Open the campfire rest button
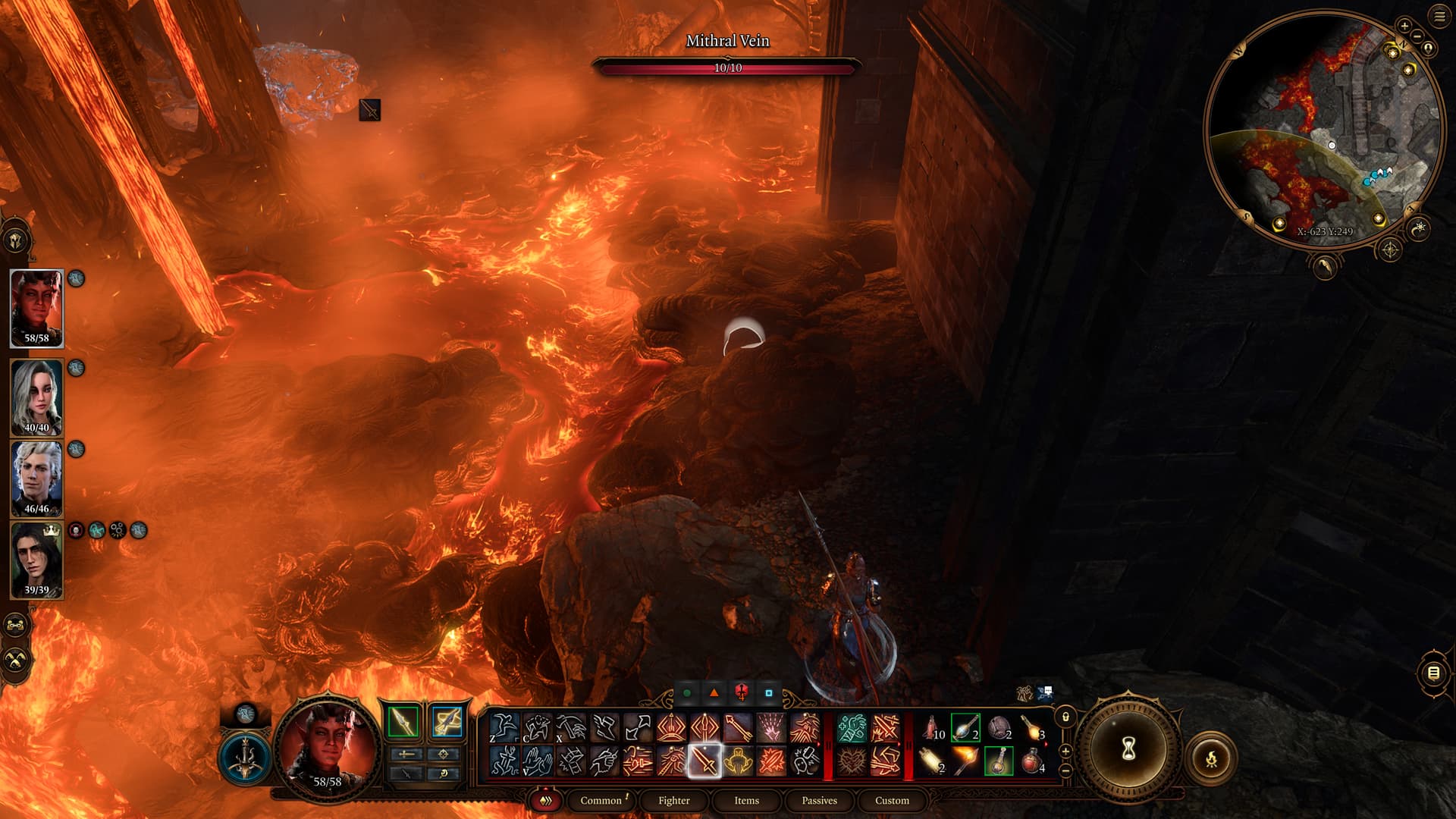 coord(1211,758)
